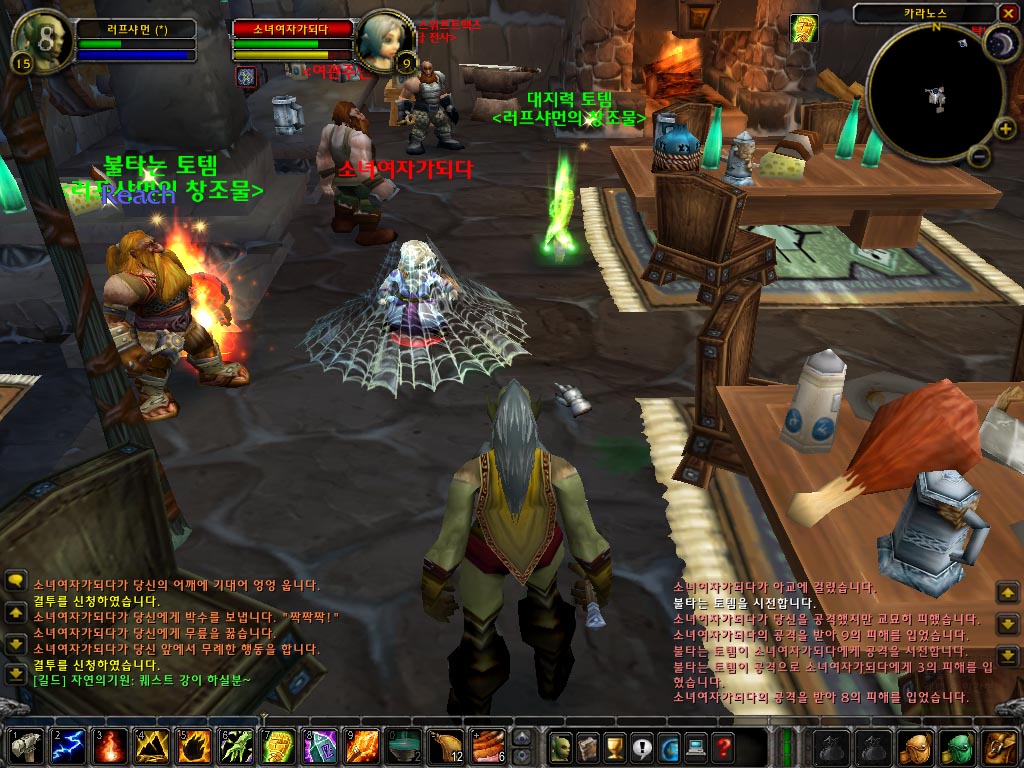Viewport: 1024px width, 768px height.
Task: Open the chat menu speech bubble button
Action: pos(15,581)
